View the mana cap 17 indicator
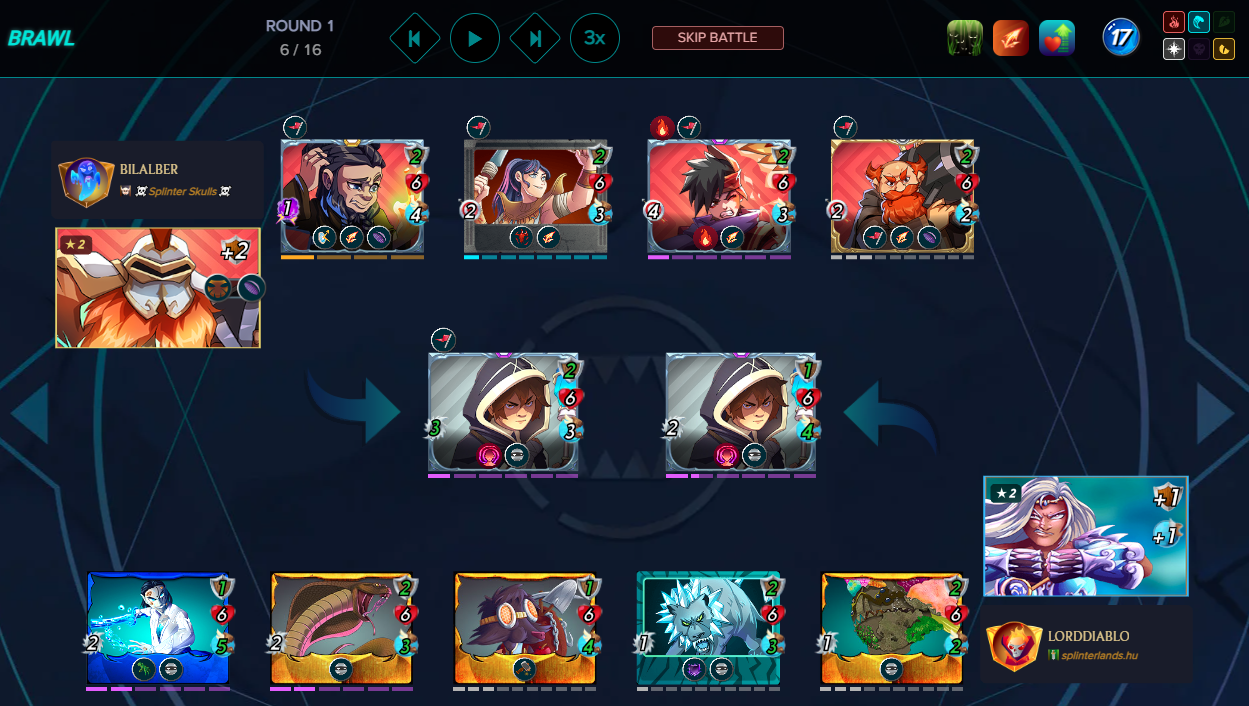1249x706 pixels. (1121, 38)
